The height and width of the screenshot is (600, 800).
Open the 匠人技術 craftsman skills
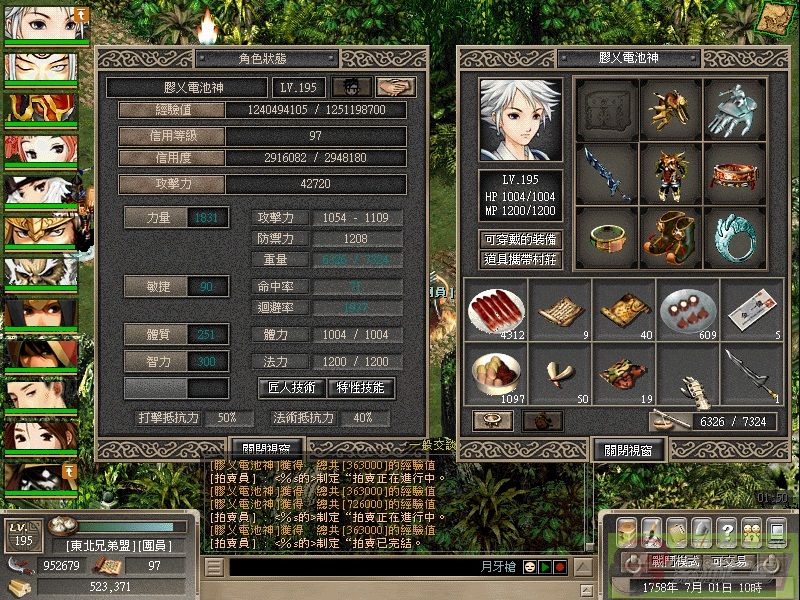point(293,387)
